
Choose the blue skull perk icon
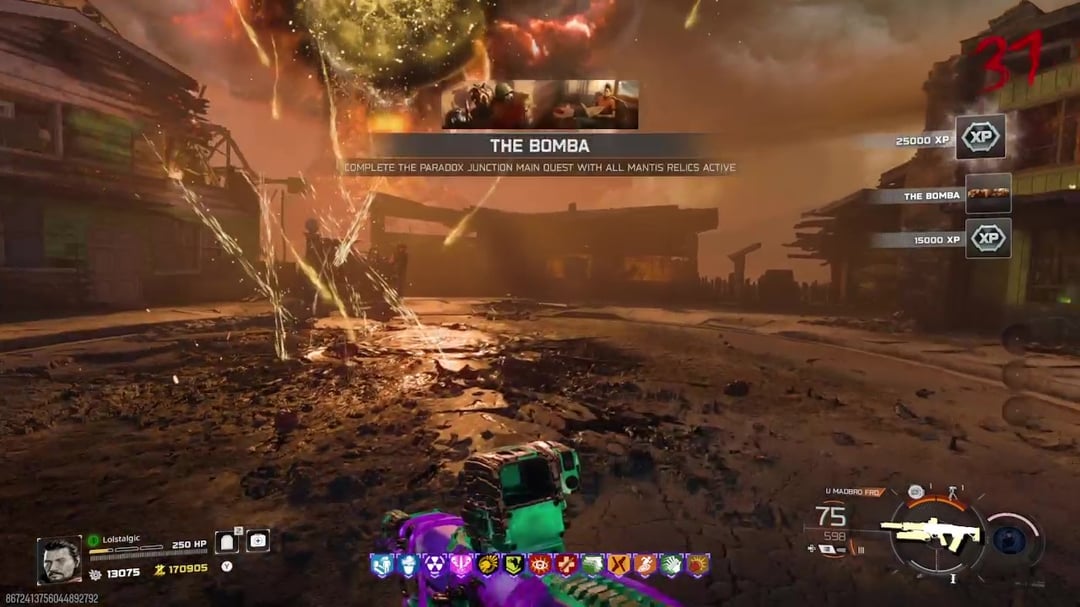point(407,566)
